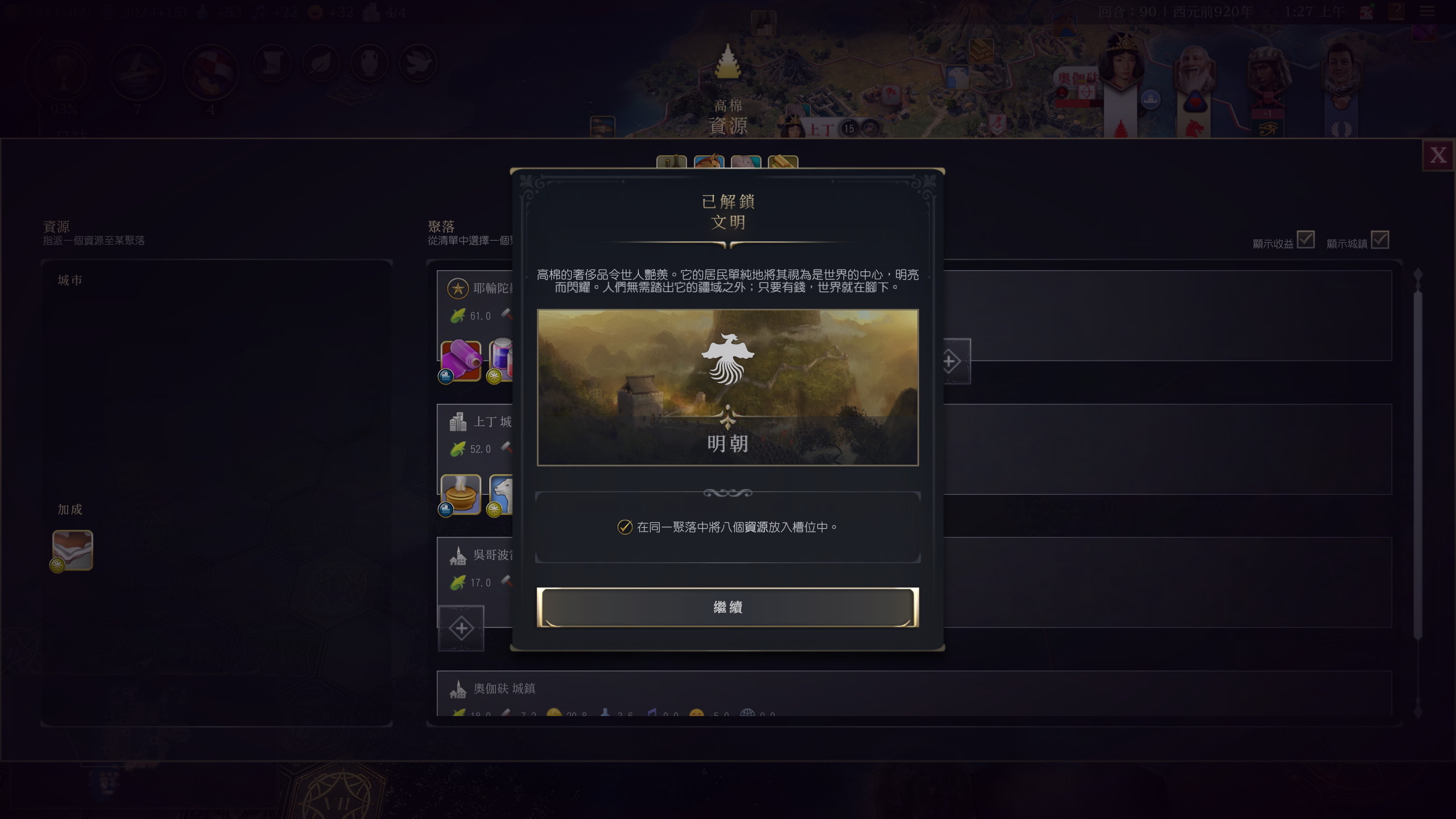This screenshot has width=1456, height=819.
Task: Open the empty resource slot under 吳哥波雷
Action: click(462, 627)
